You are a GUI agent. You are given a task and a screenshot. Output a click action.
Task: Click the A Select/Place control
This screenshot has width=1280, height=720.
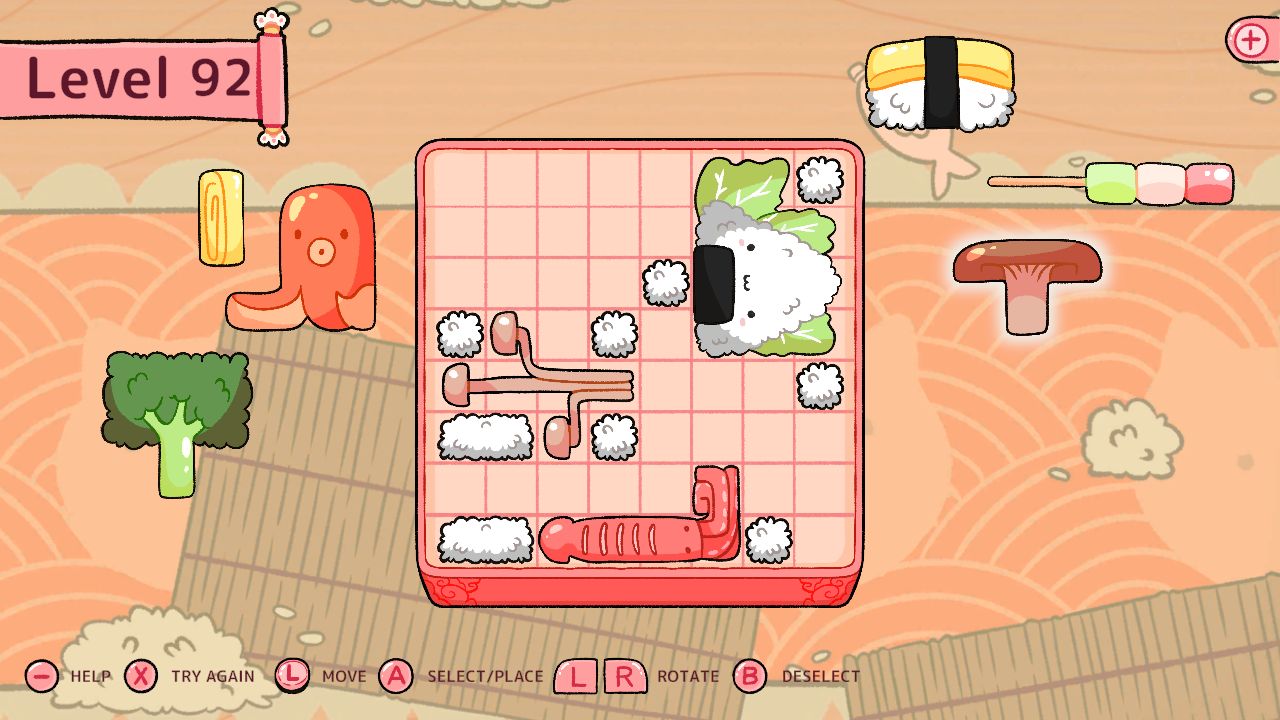398,676
